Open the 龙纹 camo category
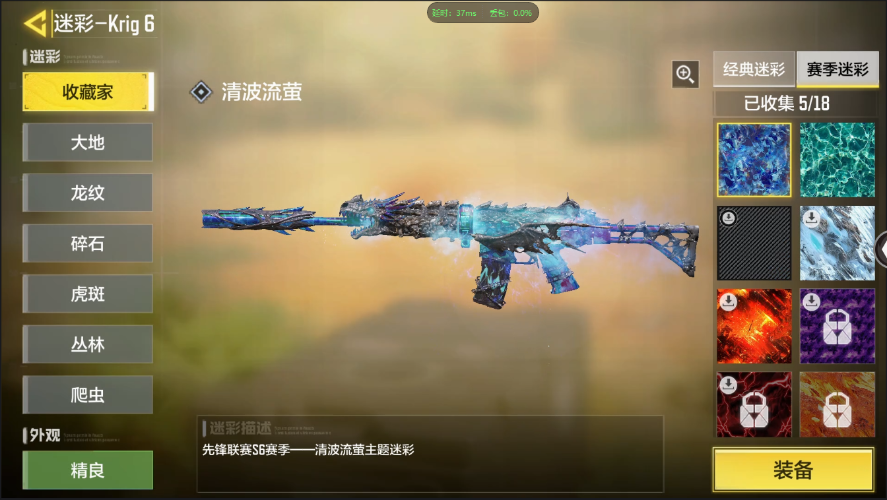This screenshot has width=887, height=500. pos(88,193)
